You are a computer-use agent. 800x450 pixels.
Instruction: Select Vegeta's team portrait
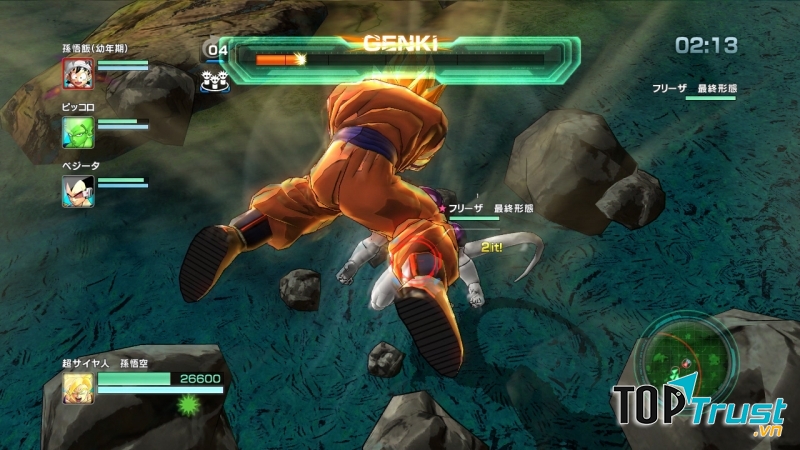click(x=78, y=189)
